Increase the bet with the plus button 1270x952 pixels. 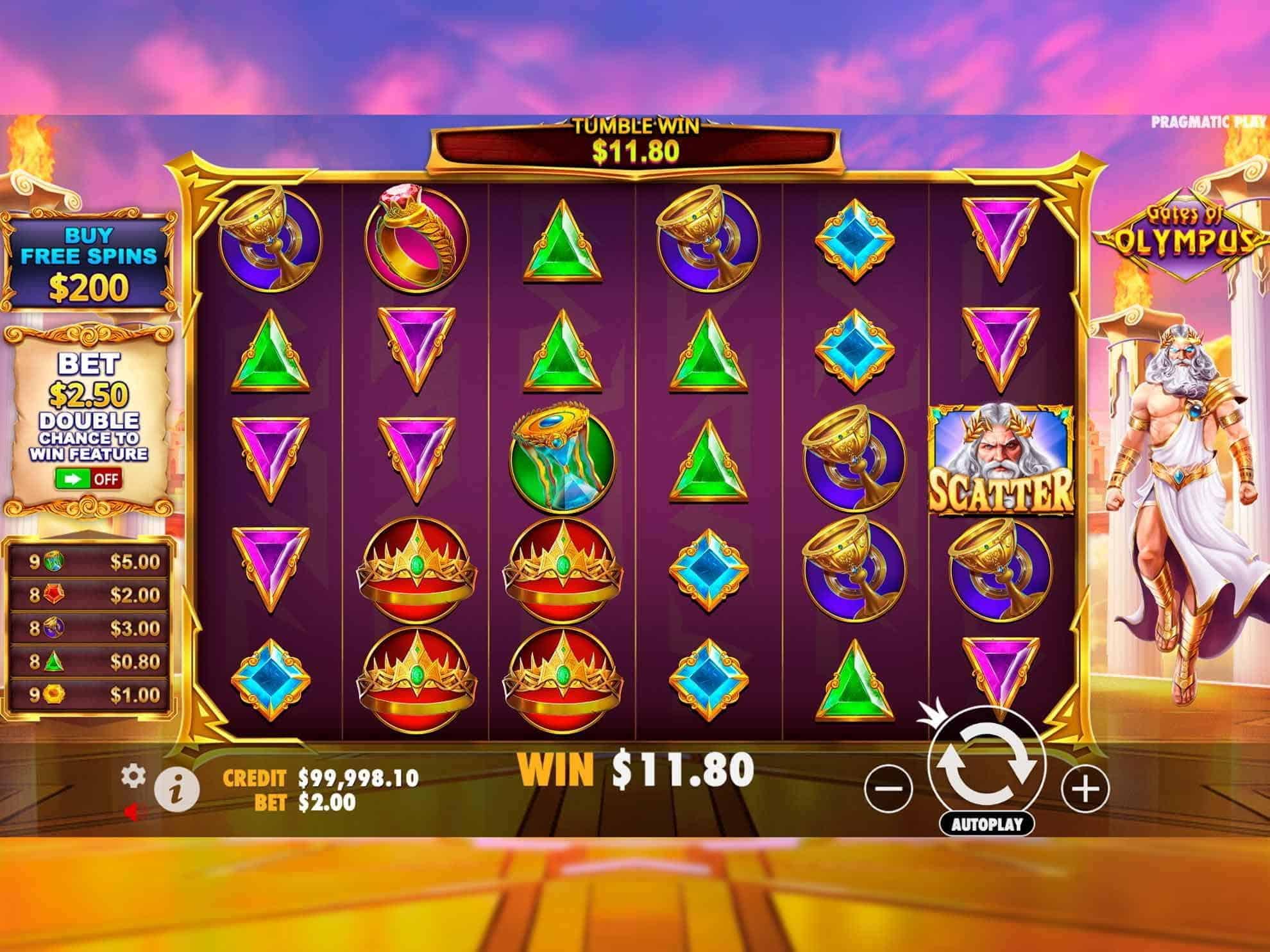pyautogui.click(x=1085, y=788)
